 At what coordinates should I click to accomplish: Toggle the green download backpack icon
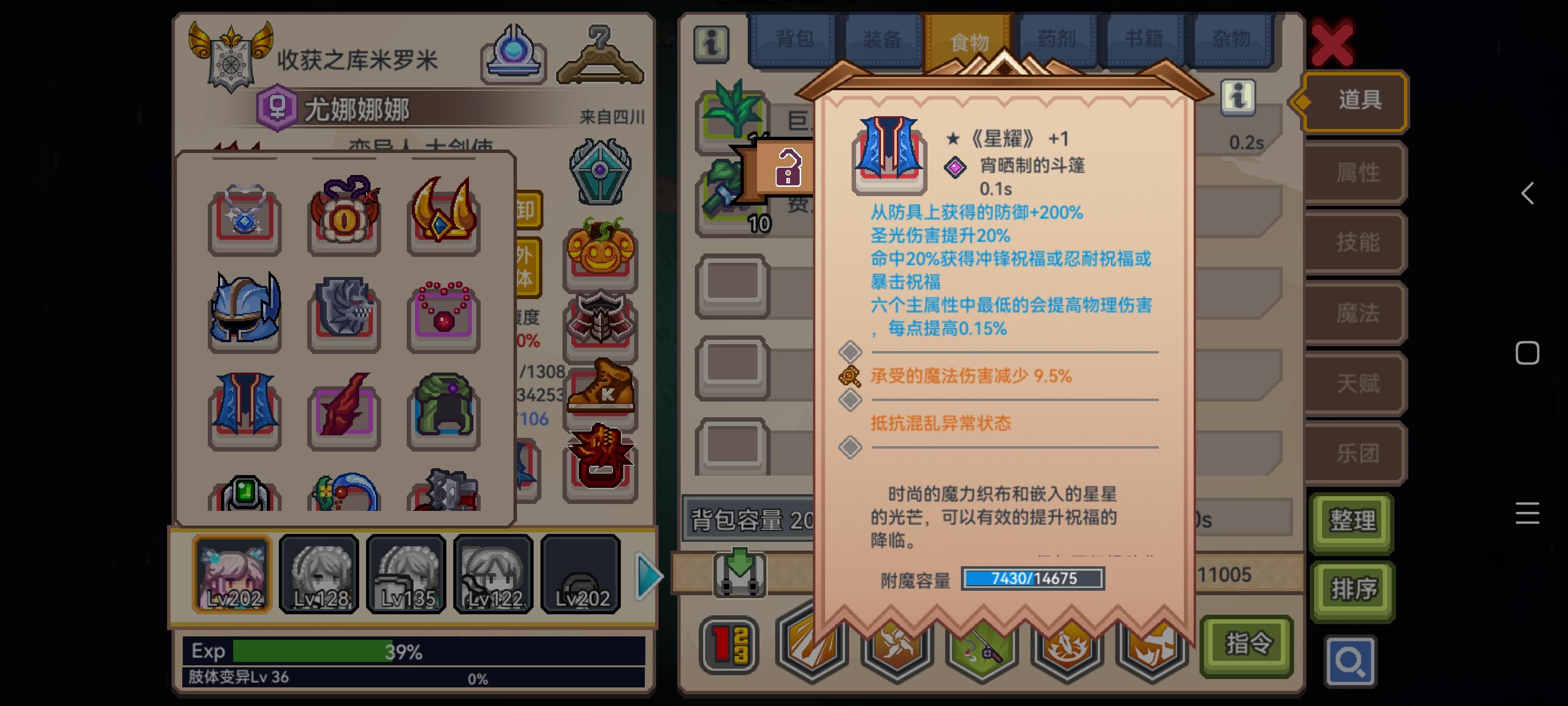(x=739, y=573)
